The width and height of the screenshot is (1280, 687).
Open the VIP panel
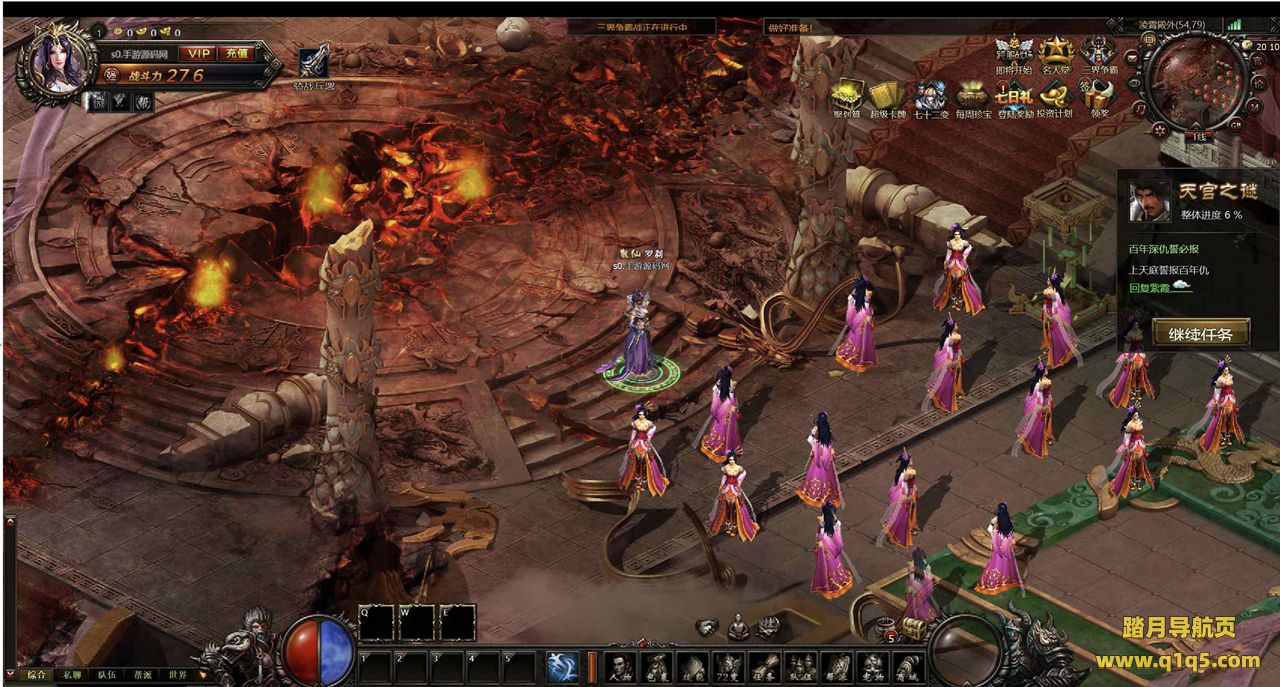(x=200, y=52)
